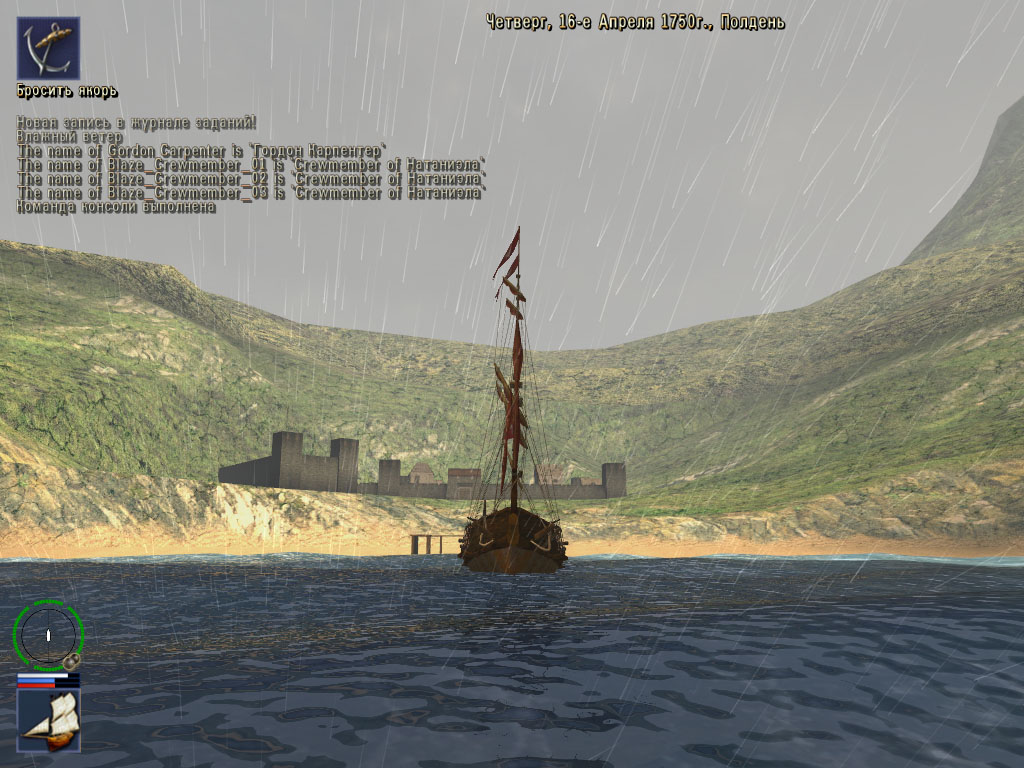This screenshot has width=1024, height=768.
Task: Click the circular ship radar minimap
Action: pos(47,634)
